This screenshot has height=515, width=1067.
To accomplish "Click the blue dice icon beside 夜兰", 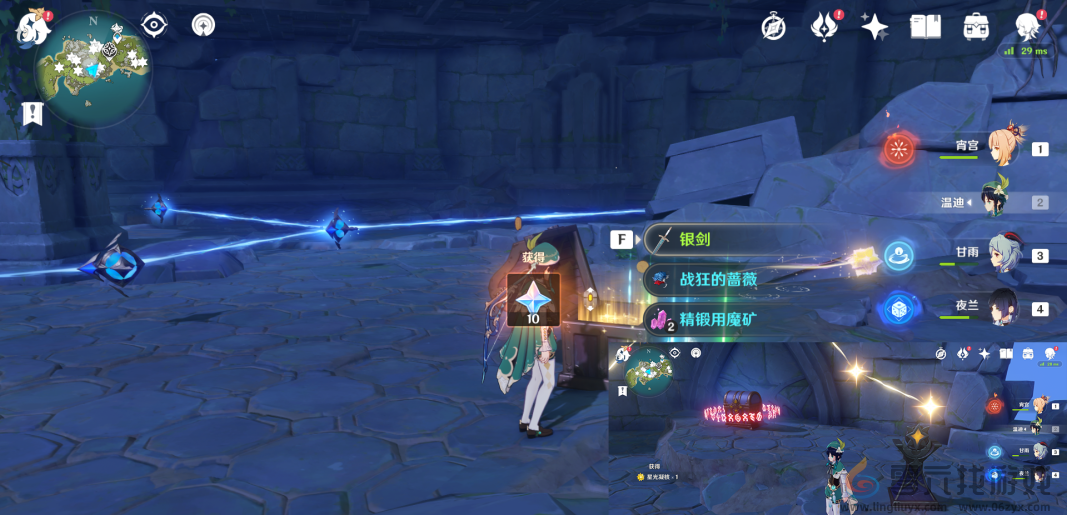I will pyautogui.click(x=899, y=310).
